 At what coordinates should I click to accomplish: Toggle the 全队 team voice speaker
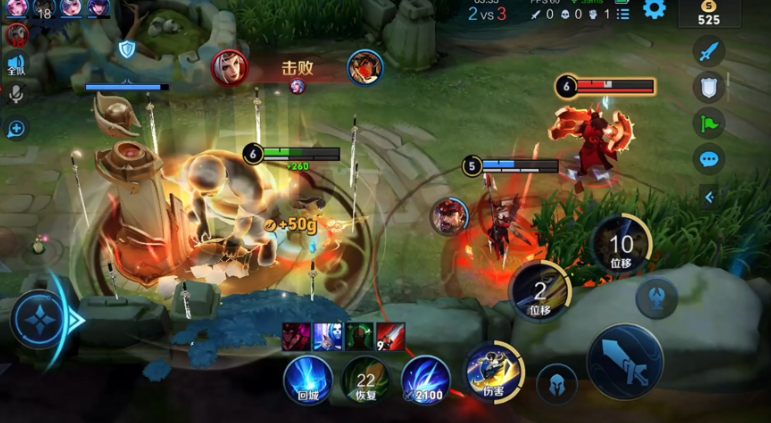(x=16, y=64)
